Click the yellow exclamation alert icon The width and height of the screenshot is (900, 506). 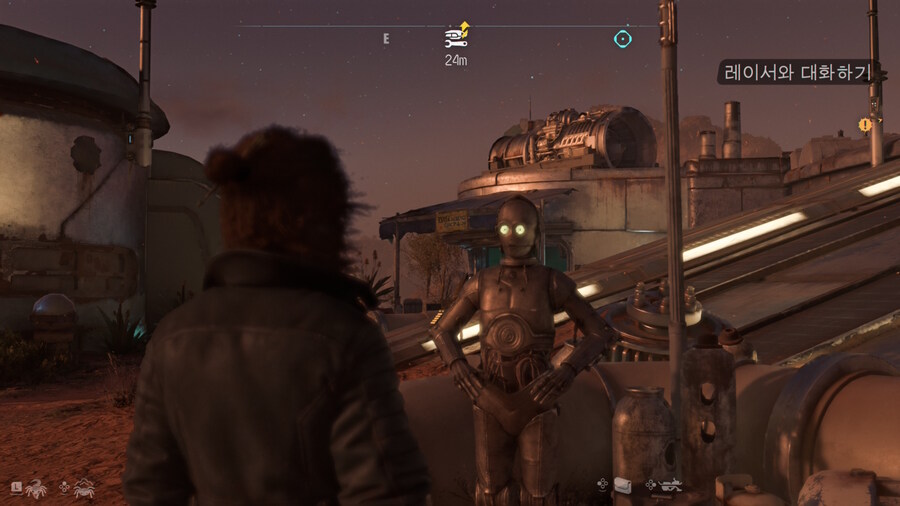(865, 125)
